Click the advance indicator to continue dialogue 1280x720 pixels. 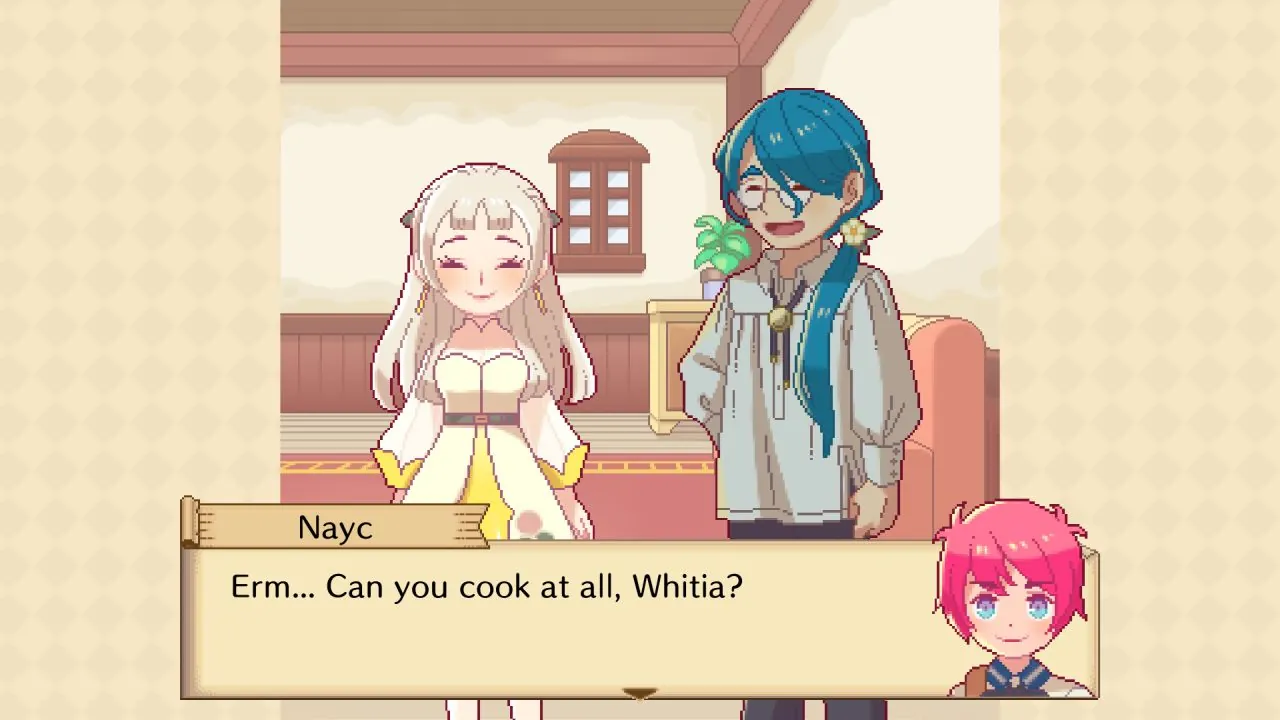click(x=640, y=694)
